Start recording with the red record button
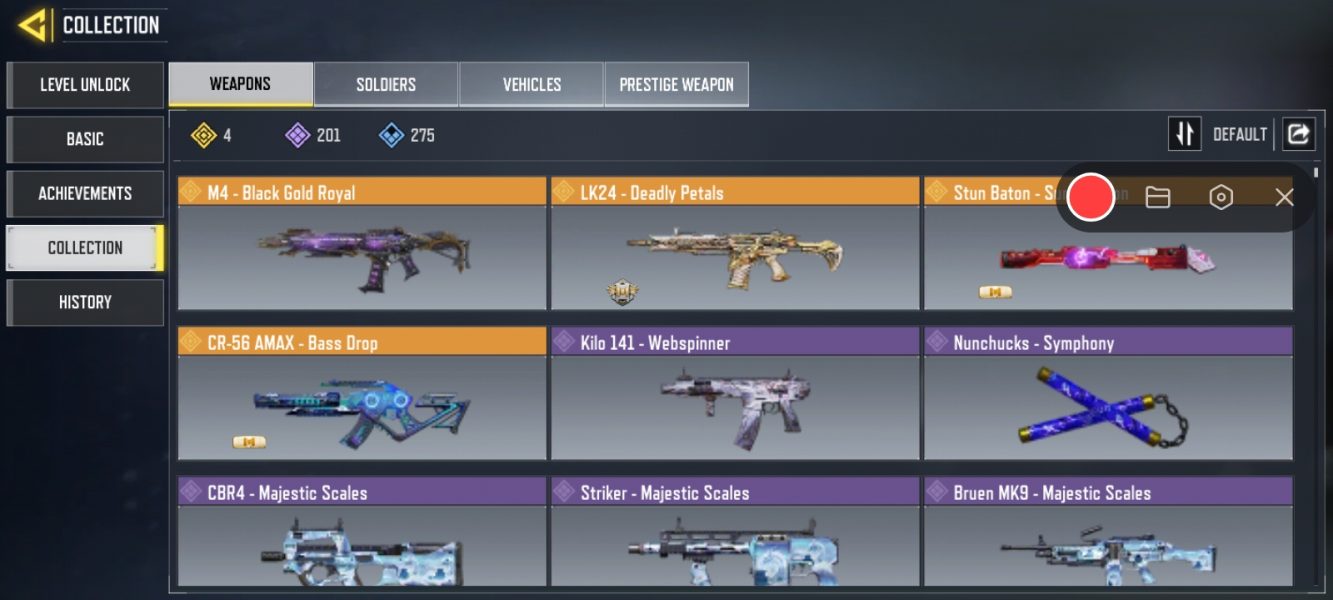 click(x=1090, y=197)
